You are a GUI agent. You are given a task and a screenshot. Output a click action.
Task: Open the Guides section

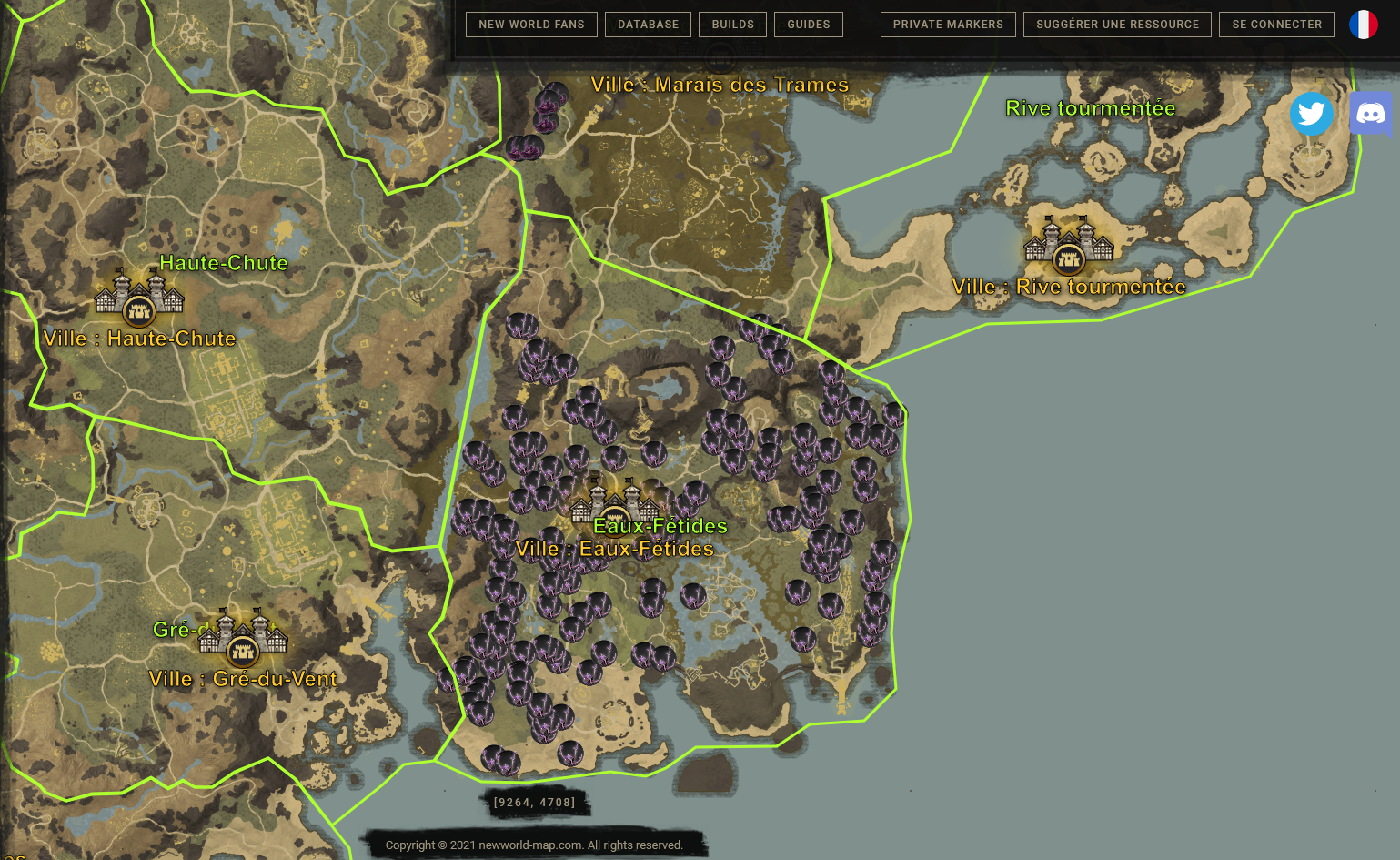click(808, 25)
